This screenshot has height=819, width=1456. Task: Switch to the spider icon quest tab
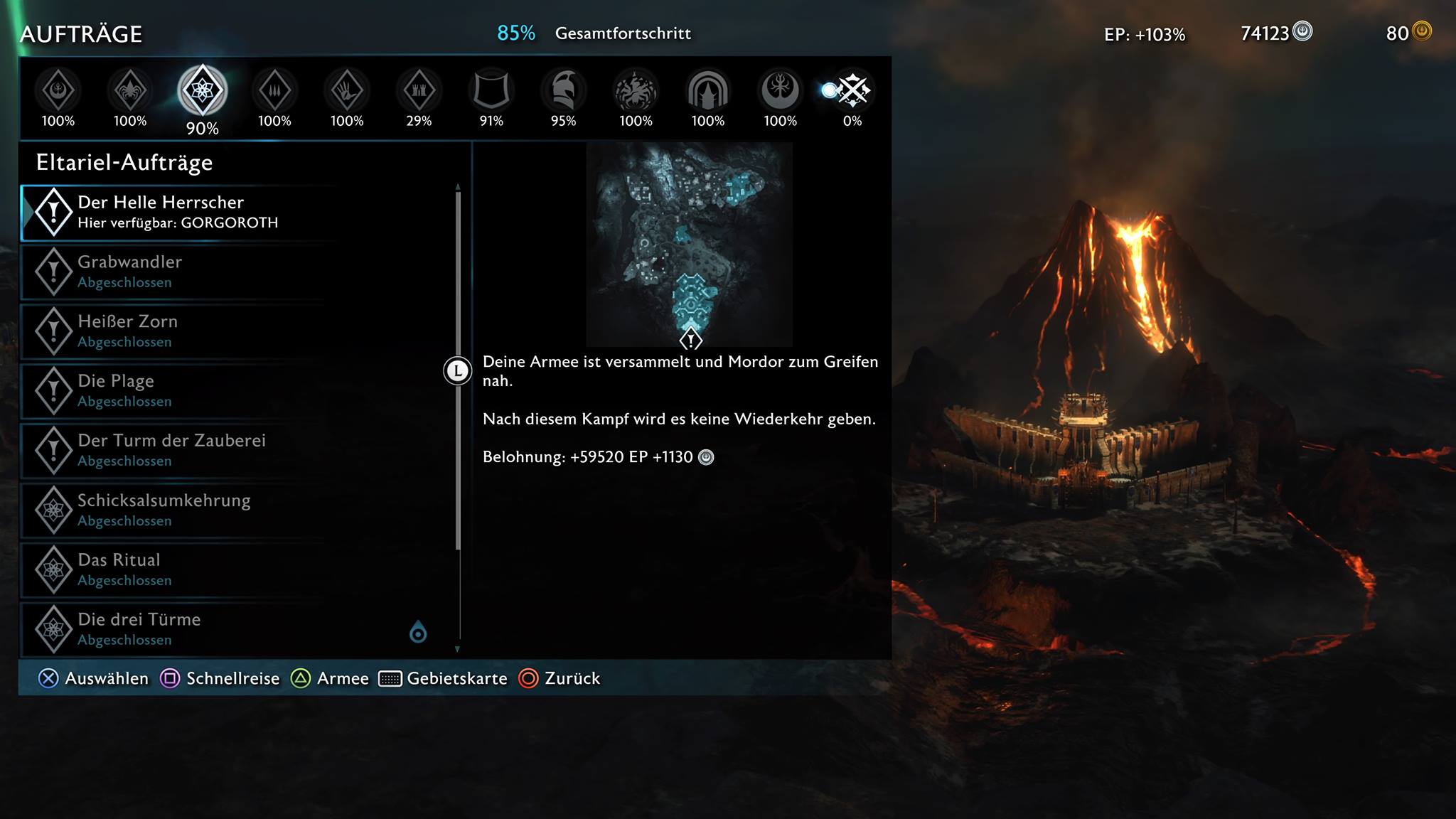click(130, 91)
